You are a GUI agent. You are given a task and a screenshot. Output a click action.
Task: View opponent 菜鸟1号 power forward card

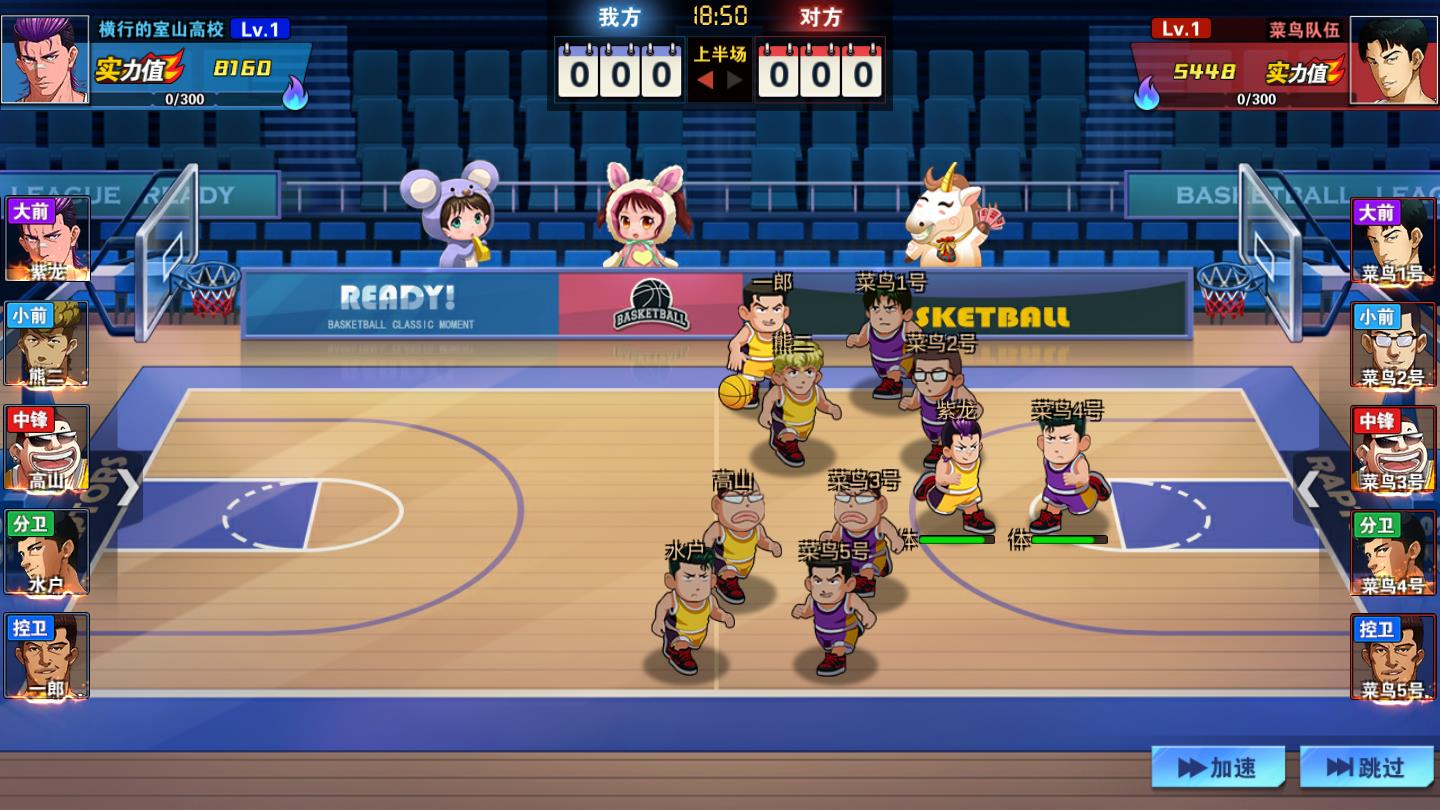[x=1393, y=240]
